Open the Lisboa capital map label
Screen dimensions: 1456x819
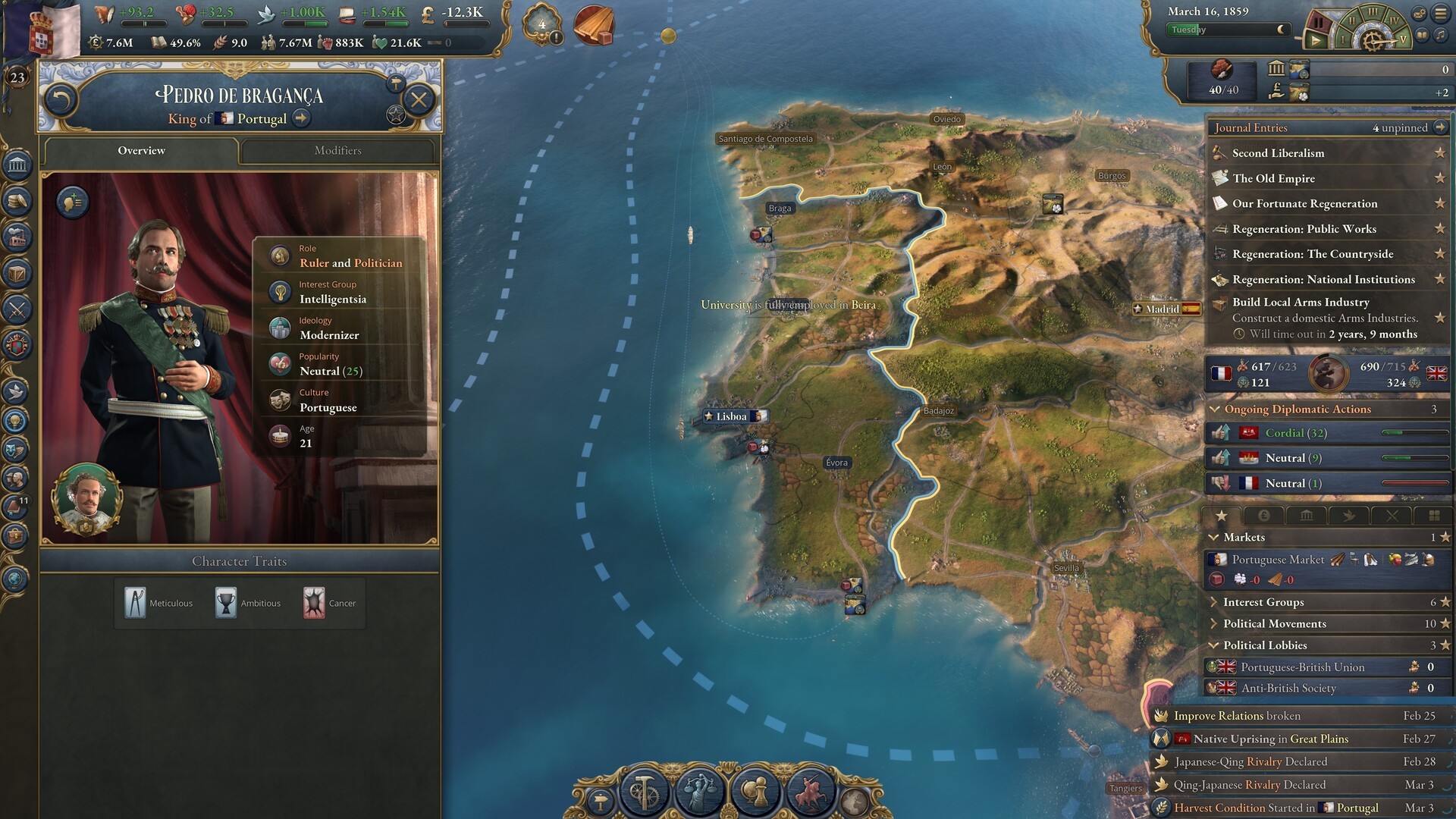tap(731, 416)
